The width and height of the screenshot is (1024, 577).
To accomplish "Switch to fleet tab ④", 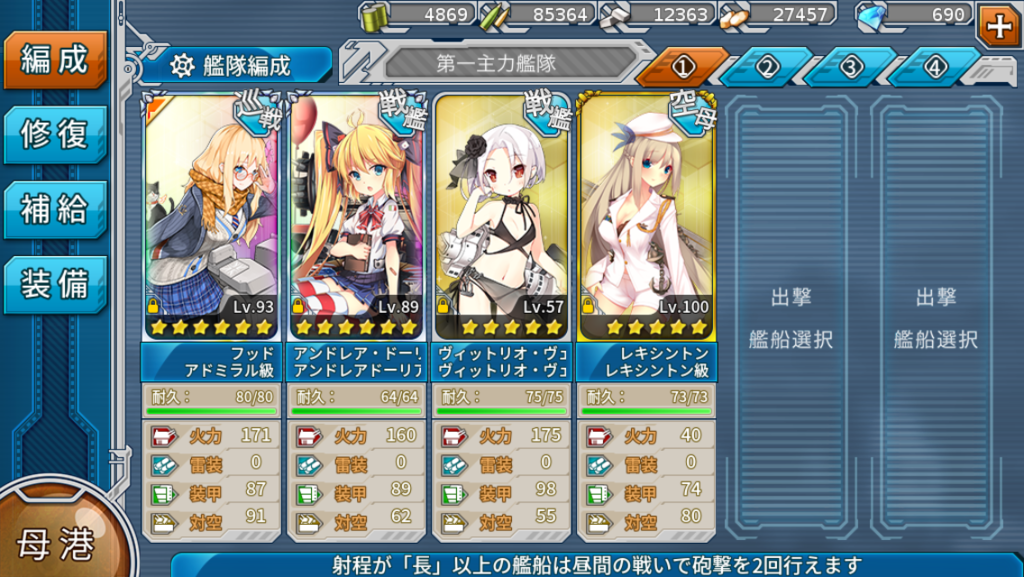I will pos(935,67).
